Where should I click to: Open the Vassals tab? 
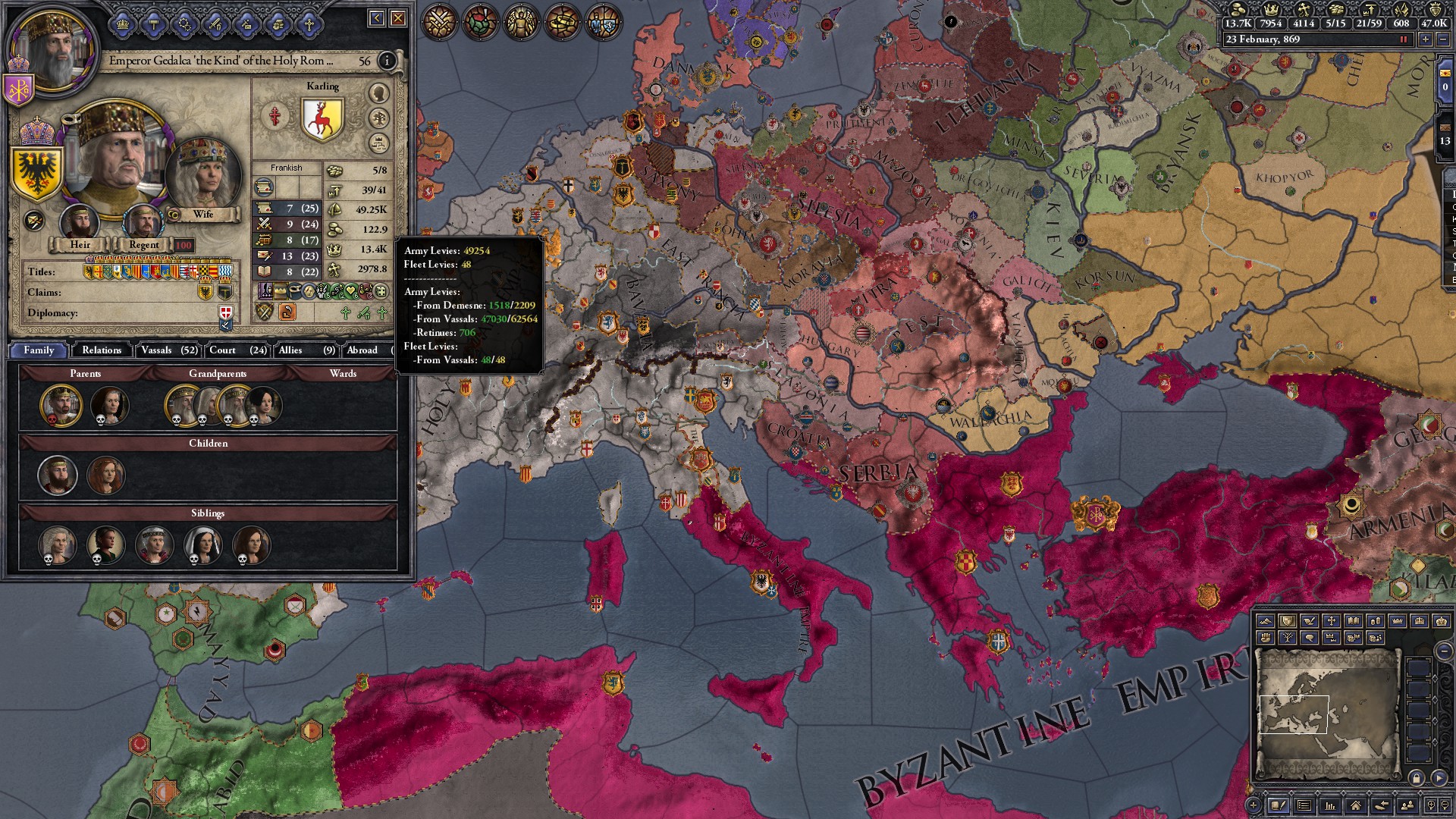(168, 350)
